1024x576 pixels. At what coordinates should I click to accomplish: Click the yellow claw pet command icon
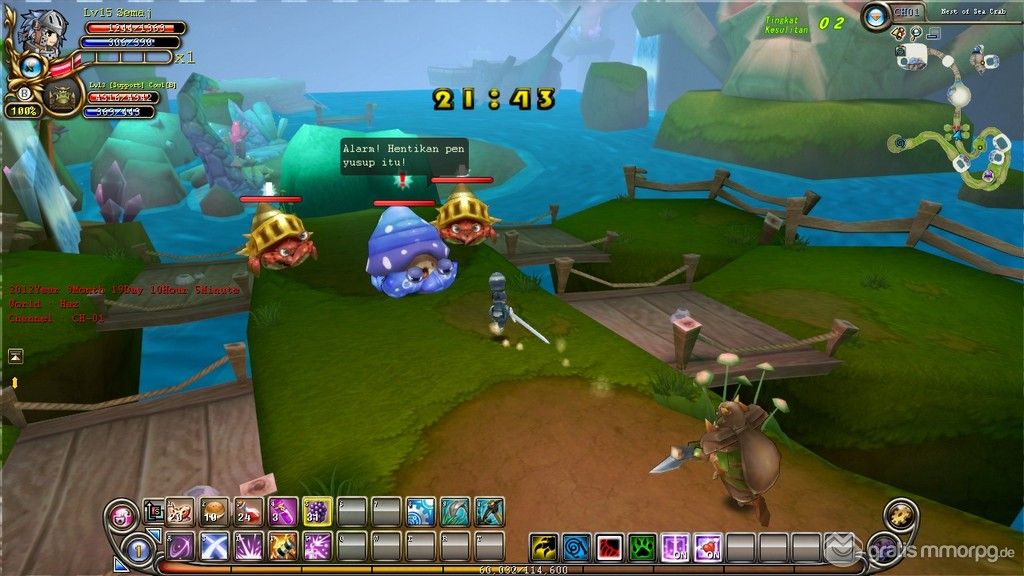pyautogui.click(x=544, y=548)
